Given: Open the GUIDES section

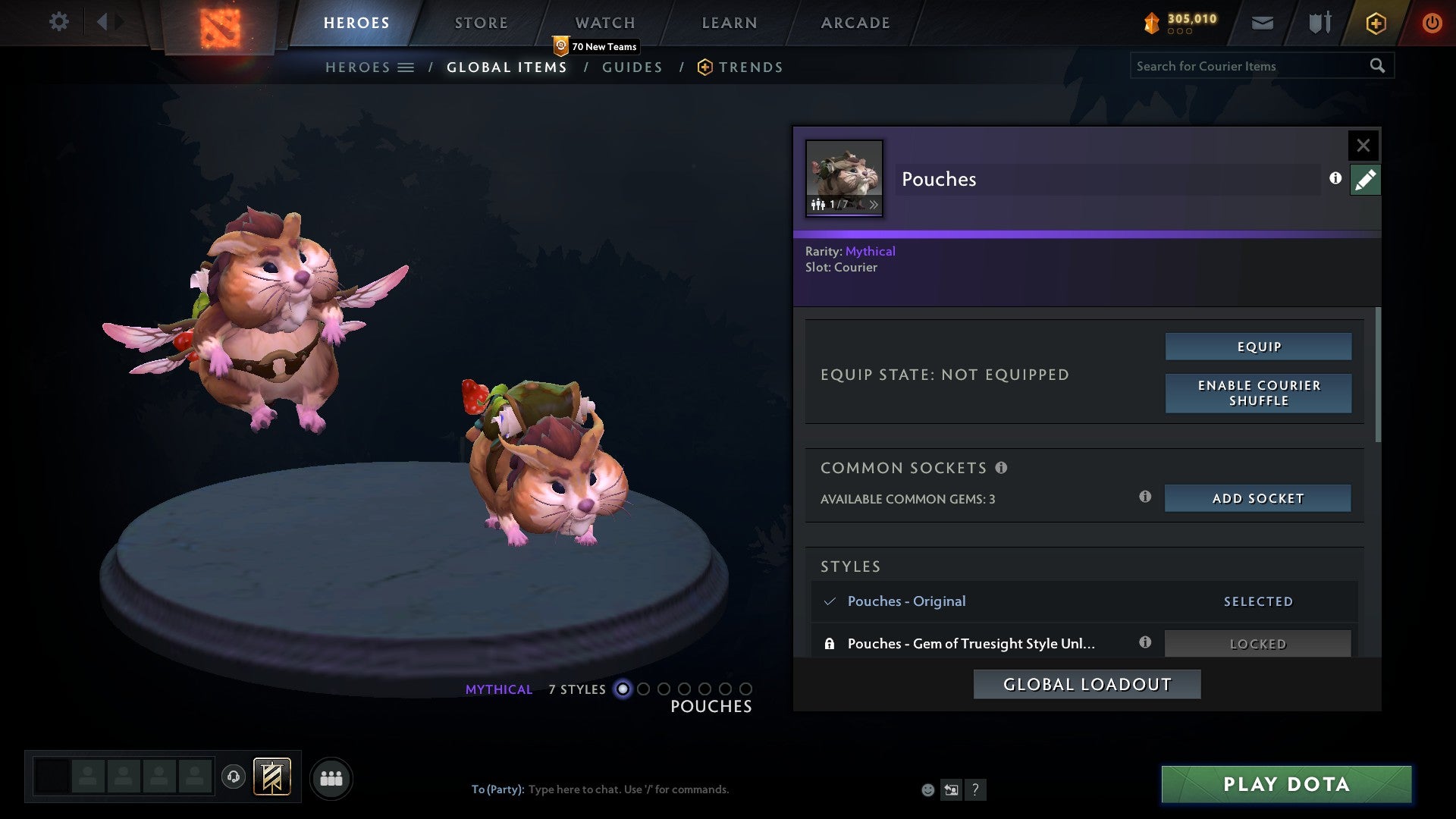Looking at the screenshot, I should [632, 67].
